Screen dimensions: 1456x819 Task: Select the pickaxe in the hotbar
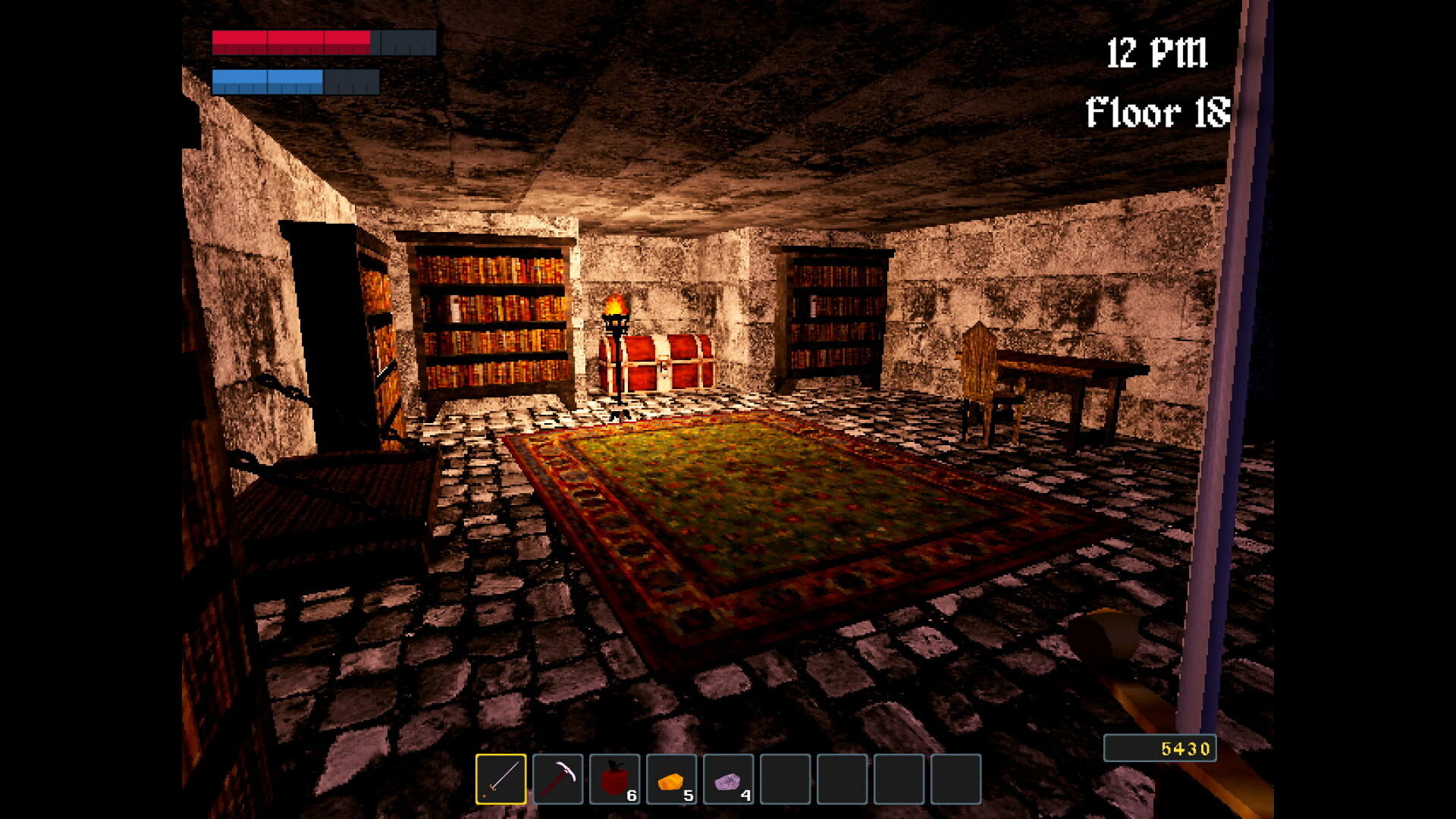click(559, 780)
